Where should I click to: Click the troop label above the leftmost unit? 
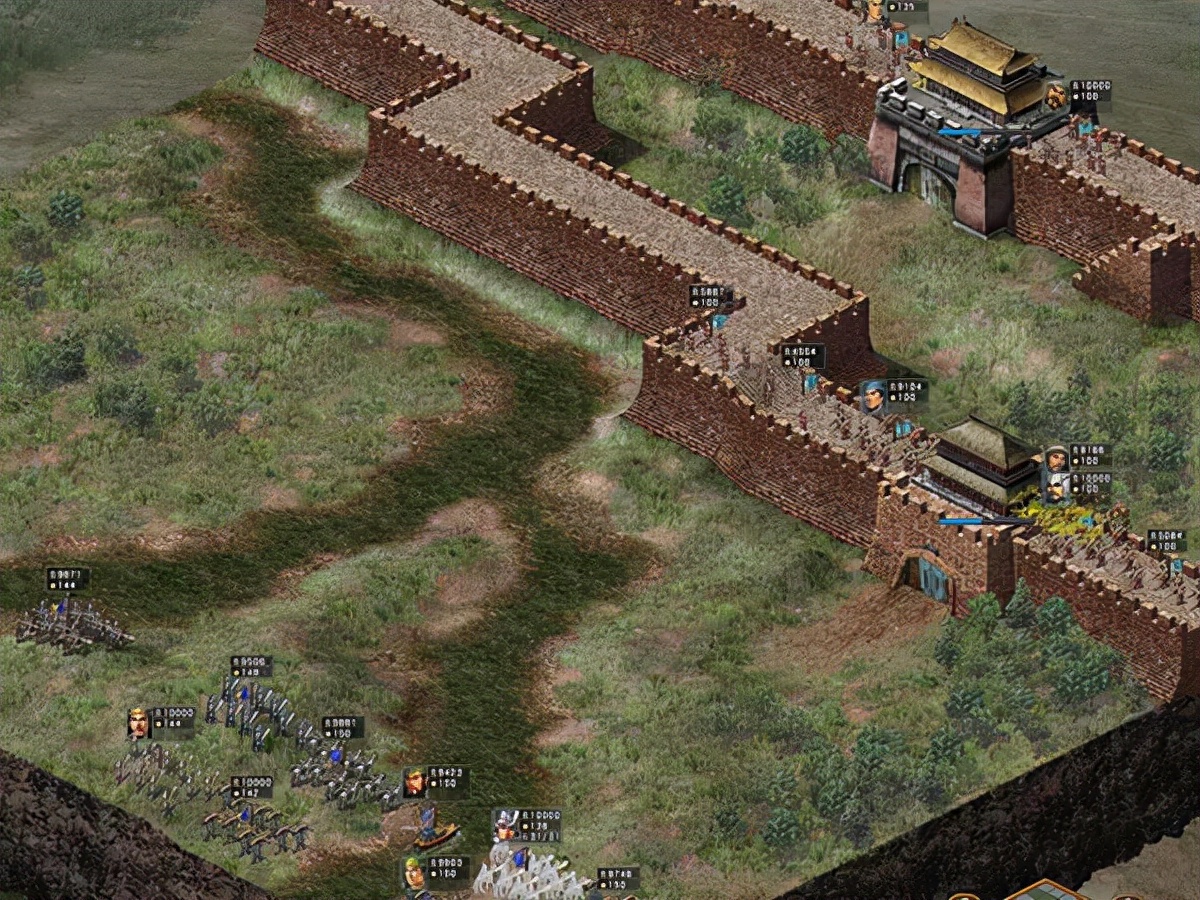(67, 579)
